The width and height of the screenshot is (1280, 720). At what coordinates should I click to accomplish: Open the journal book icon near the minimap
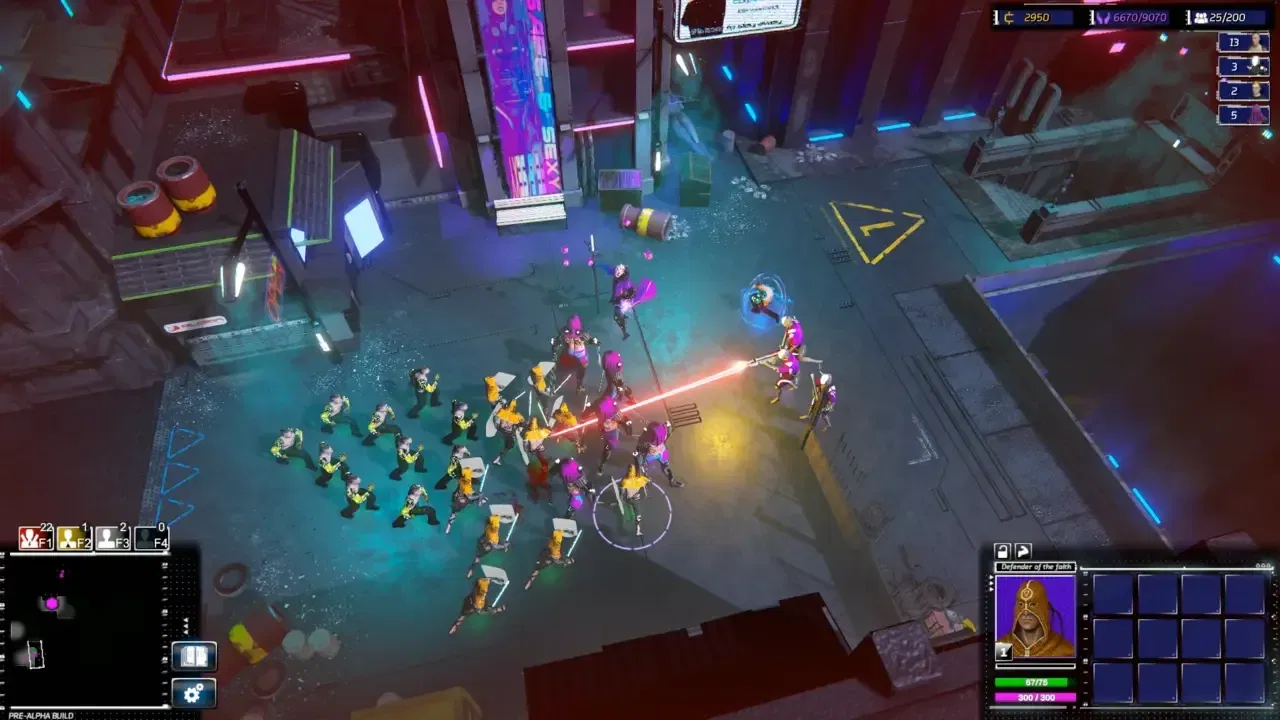(x=193, y=656)
